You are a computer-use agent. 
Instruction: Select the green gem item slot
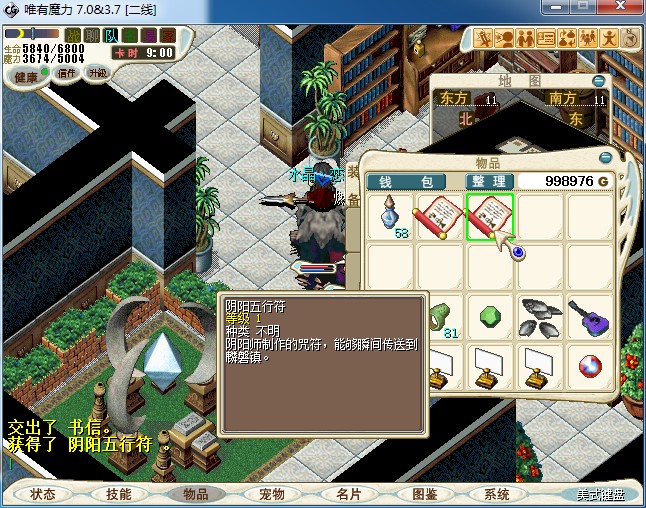coord(490,316)
